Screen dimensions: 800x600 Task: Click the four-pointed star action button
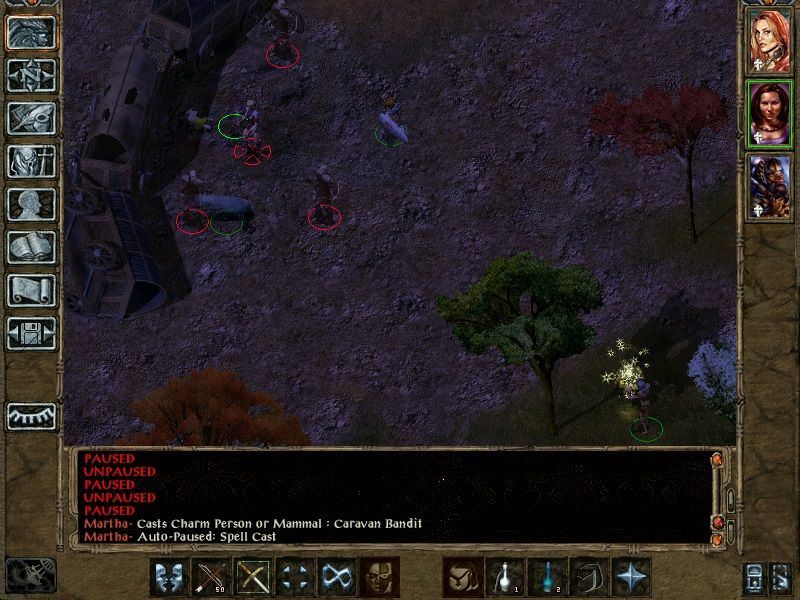(x=631, y=577)
